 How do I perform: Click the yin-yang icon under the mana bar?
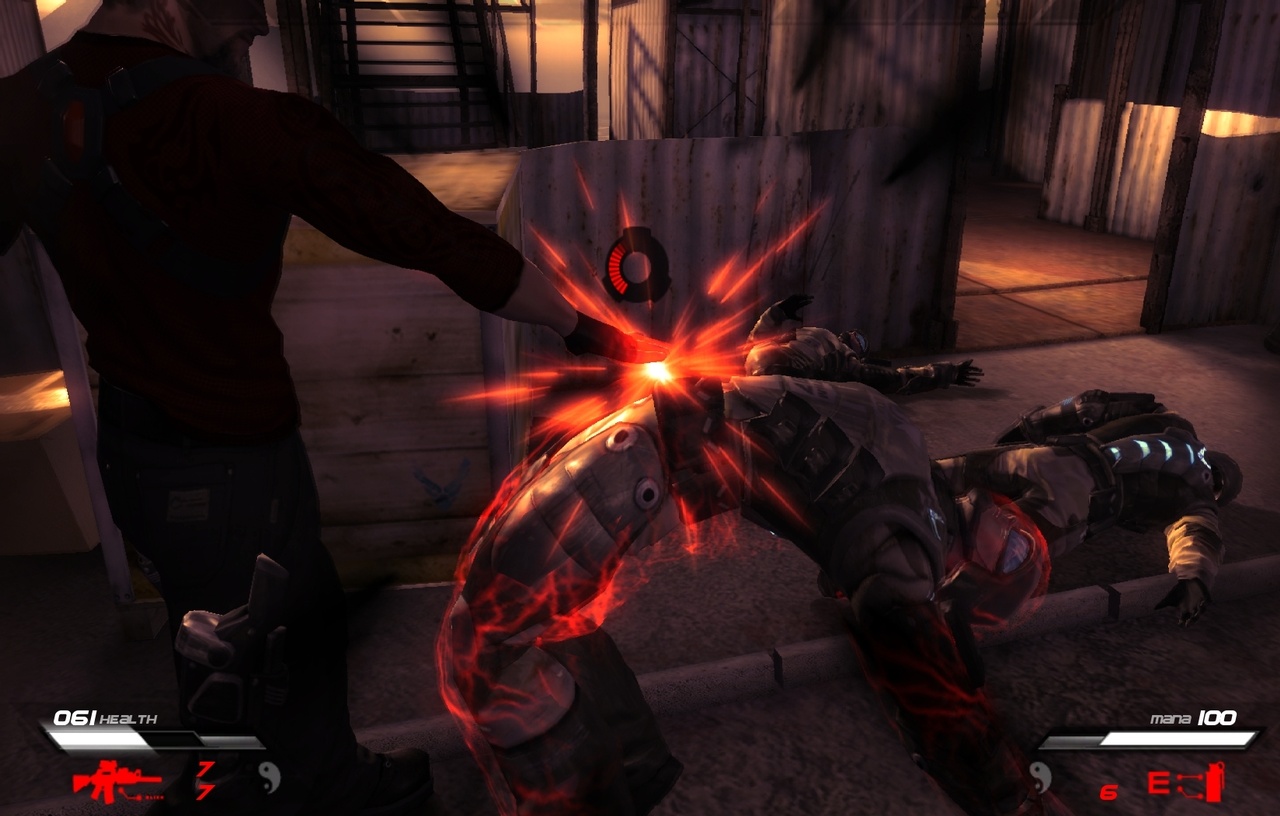tap(1041, 777)
